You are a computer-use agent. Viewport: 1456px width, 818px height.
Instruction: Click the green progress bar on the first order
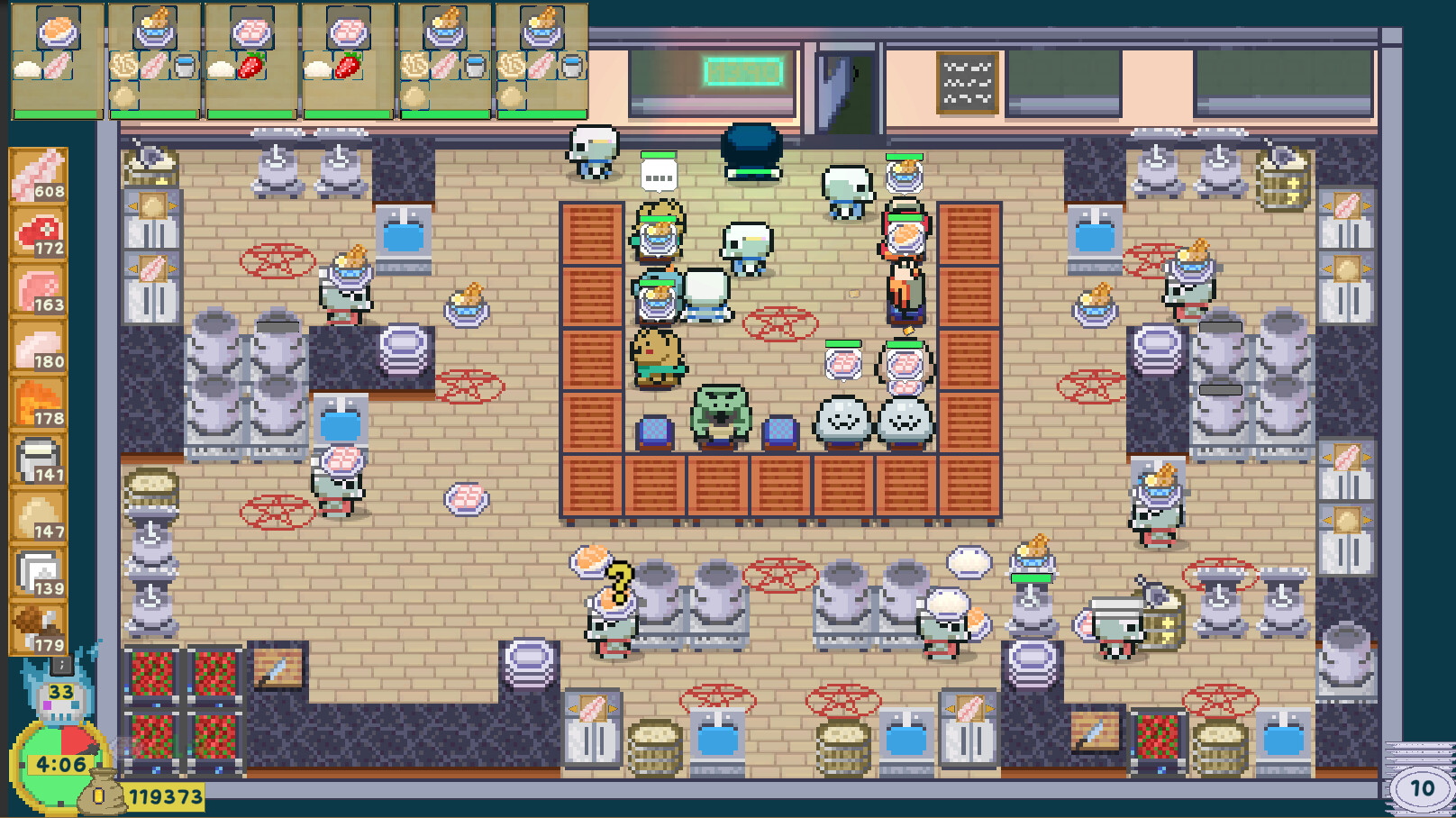[x=56, y=115]
